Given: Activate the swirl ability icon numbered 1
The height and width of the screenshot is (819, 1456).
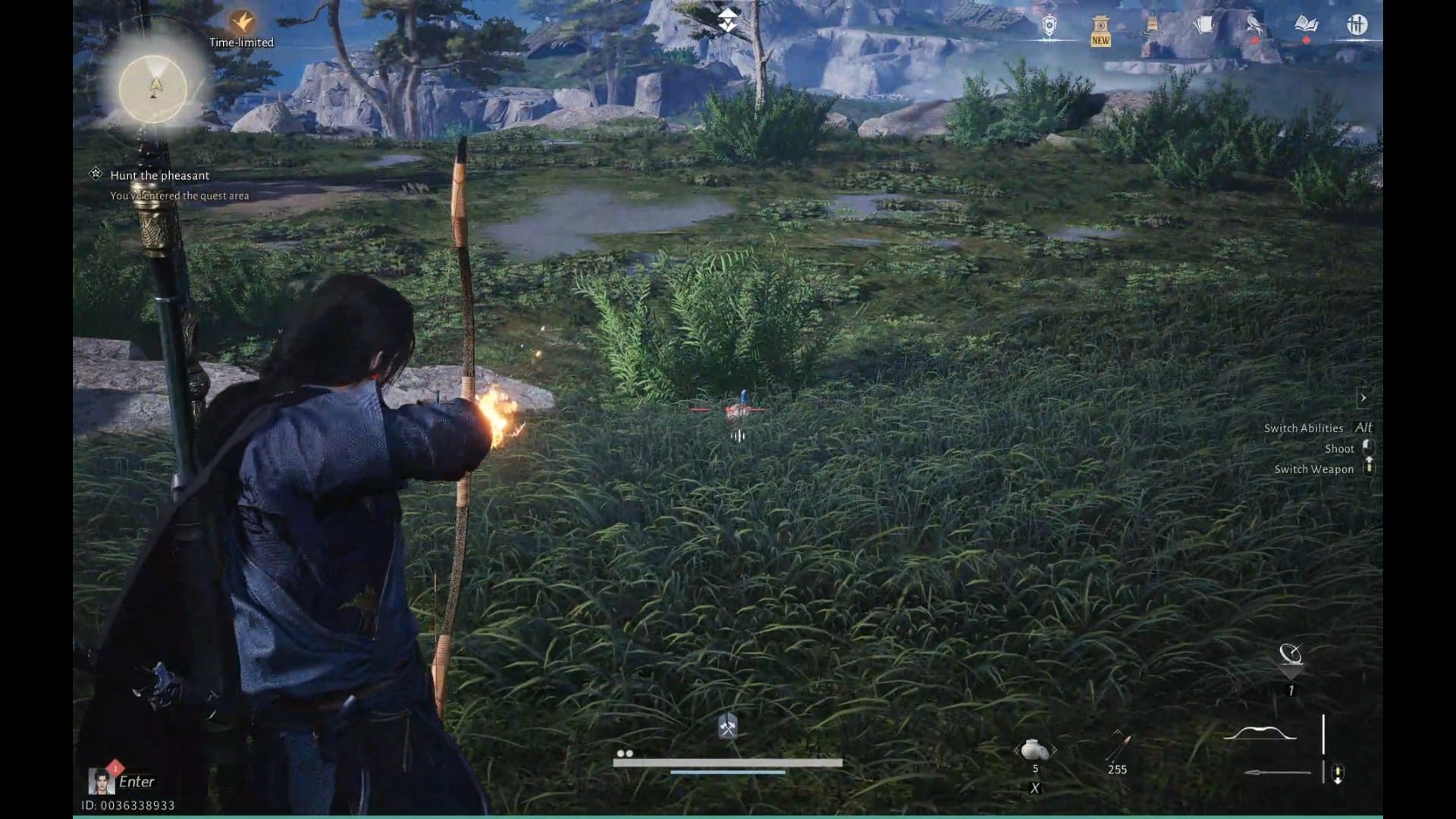Looking at the screenshot, I should (1290, 654).
